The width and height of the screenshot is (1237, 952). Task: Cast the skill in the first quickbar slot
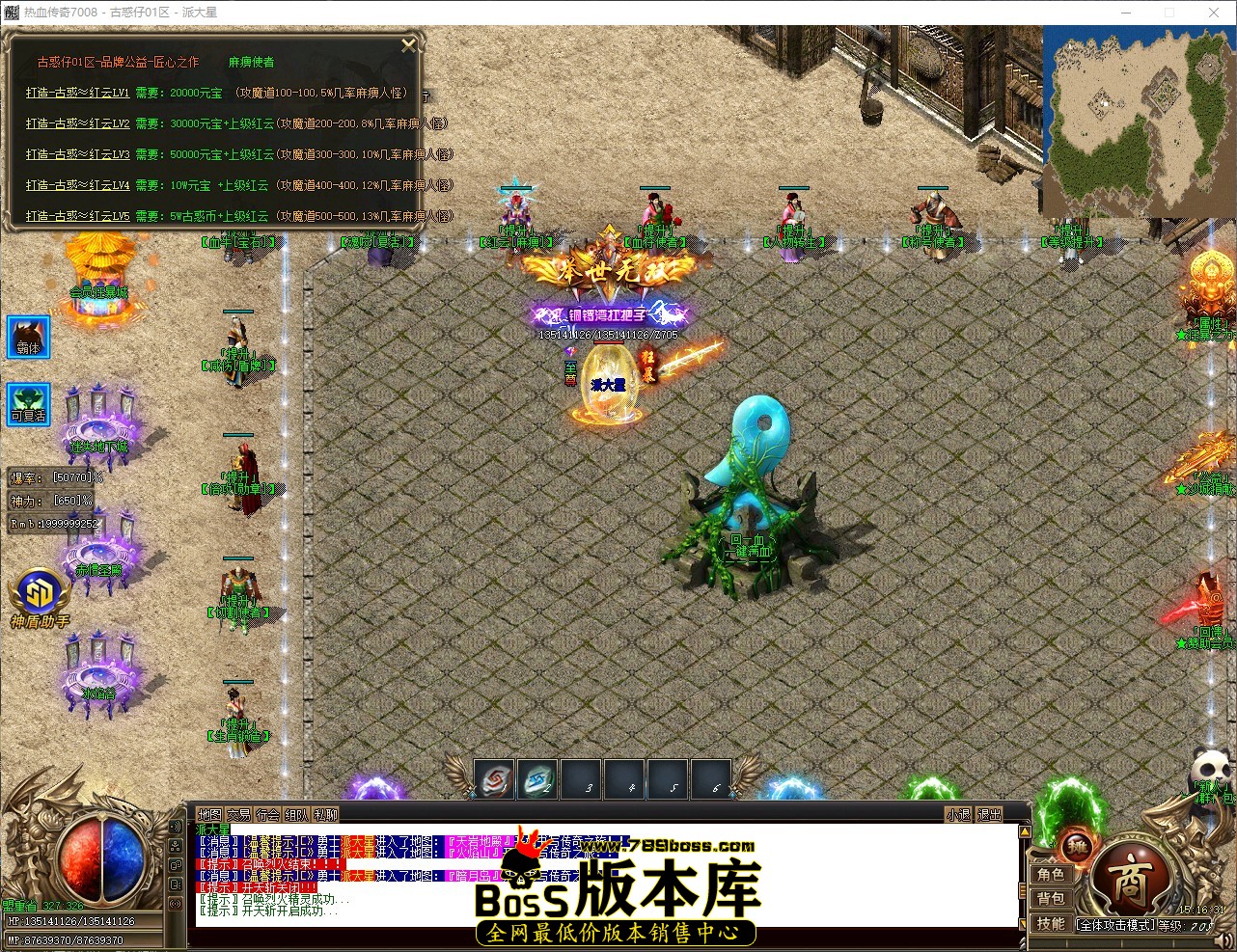point(495,780)
